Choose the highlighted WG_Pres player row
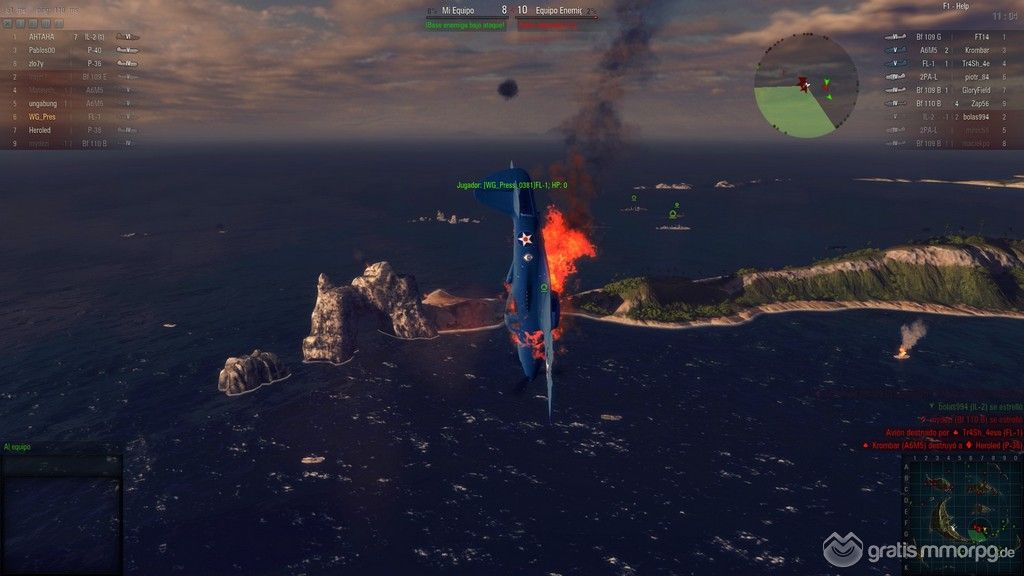The width and height of the screenshot is (1024, 576). [x=42, y=116]
